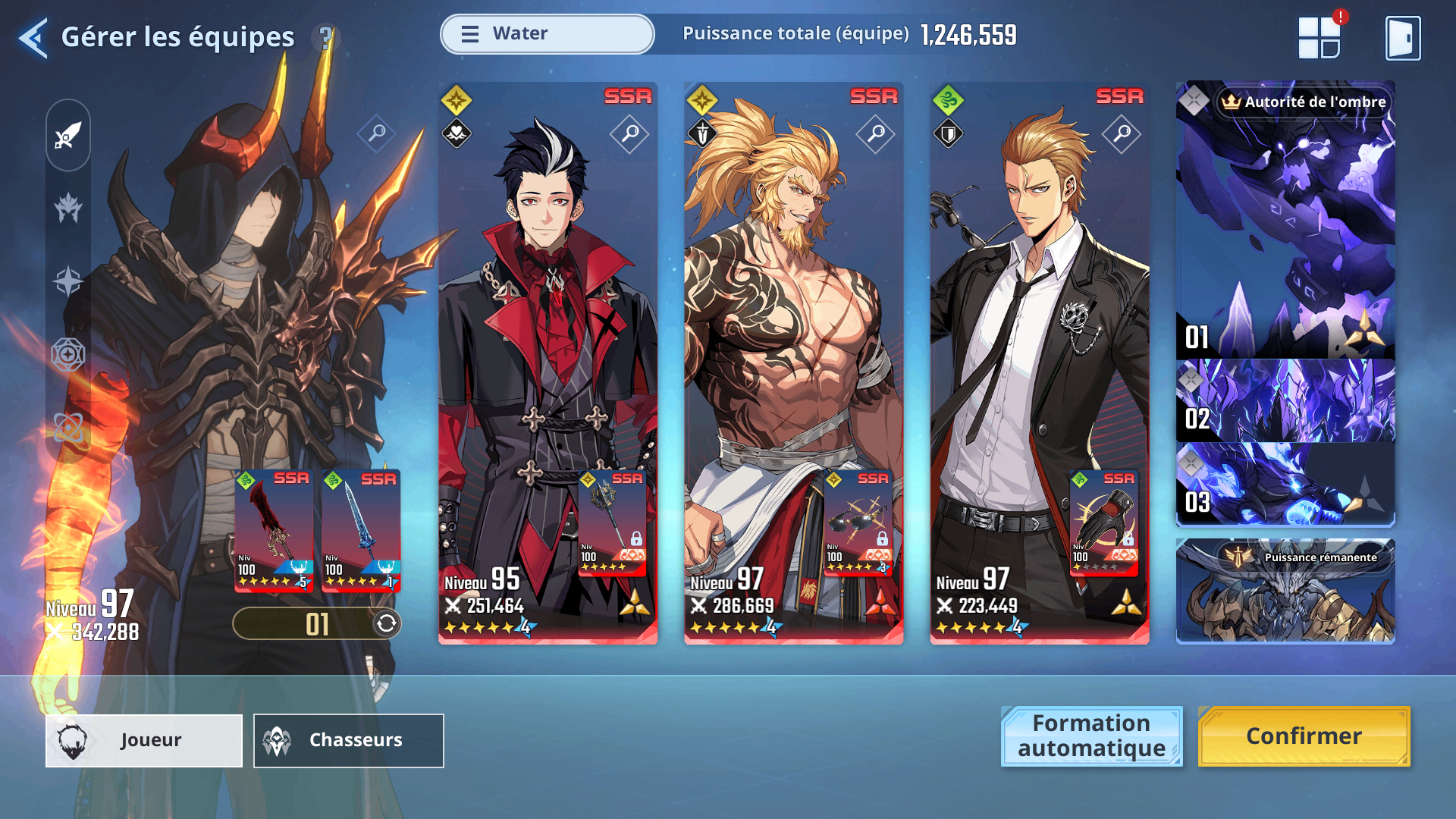This screenshot has width=1456, height=819.
Task: Open the grid menu with notification
Action: (x=1319, y=37)
